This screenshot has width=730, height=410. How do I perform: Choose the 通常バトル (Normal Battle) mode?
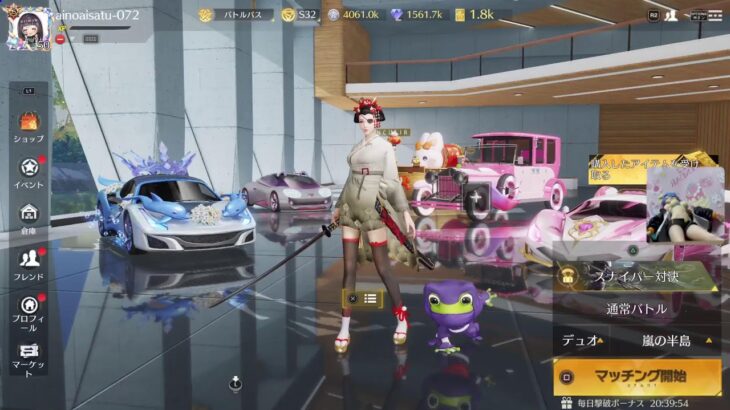point(636,310)
